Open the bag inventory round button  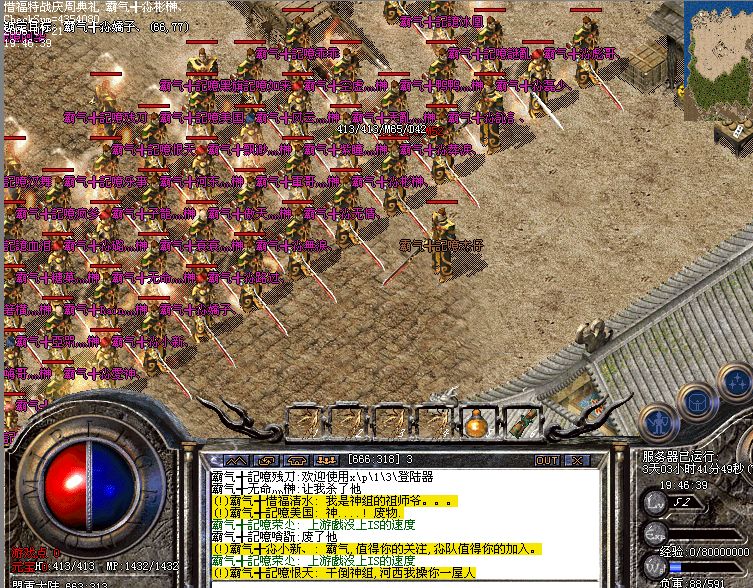(696, 401)
